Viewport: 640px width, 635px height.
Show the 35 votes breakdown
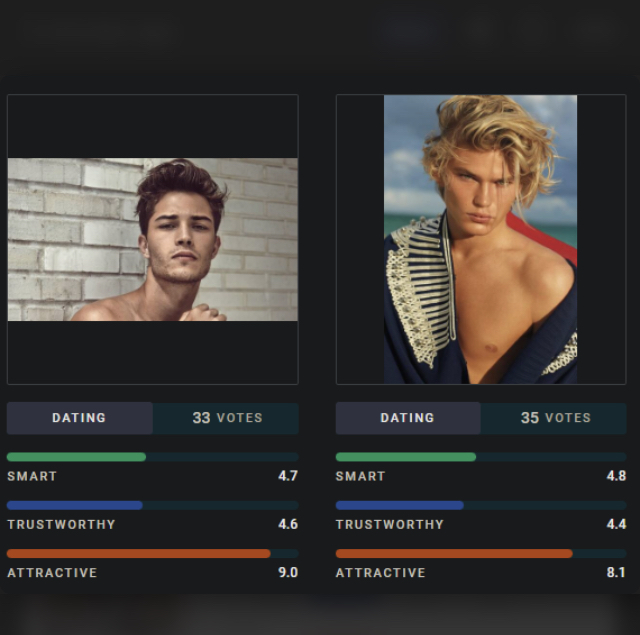[554, 418]
